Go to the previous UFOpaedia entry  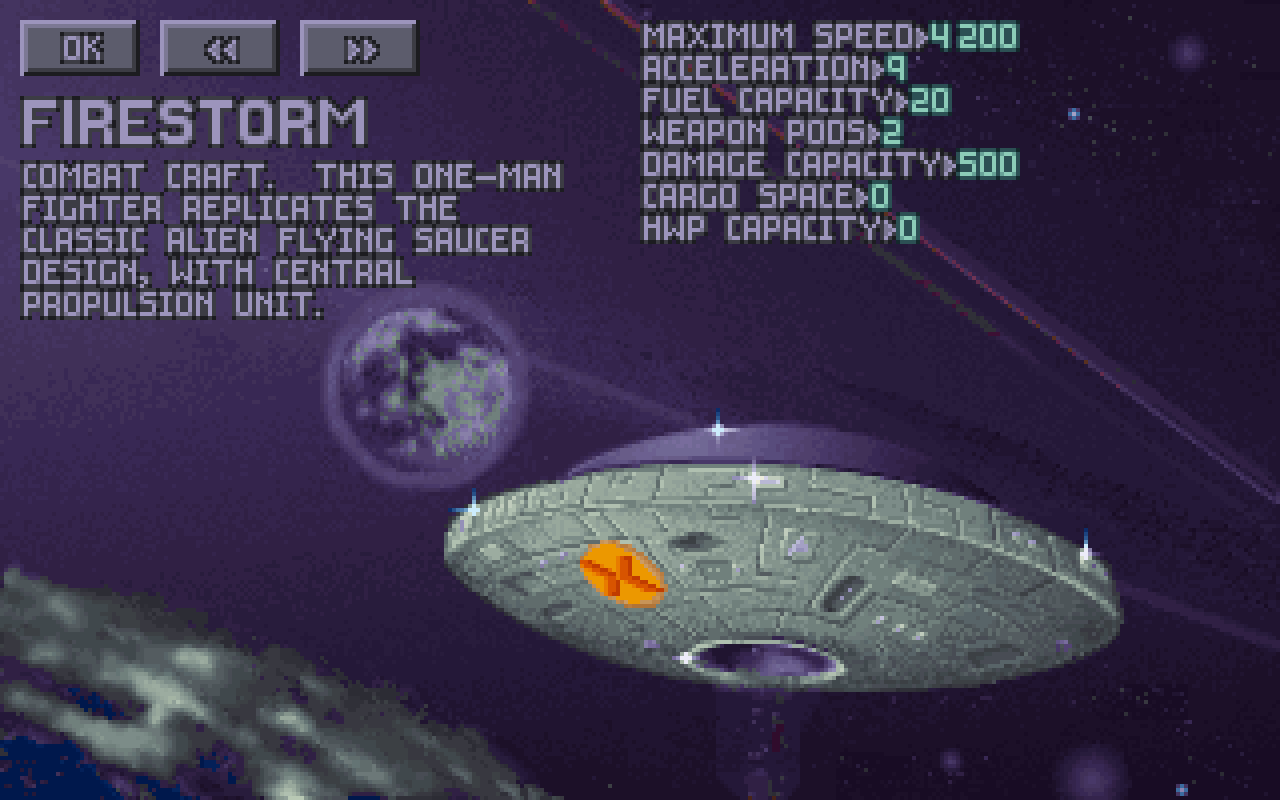coord(219,47)
